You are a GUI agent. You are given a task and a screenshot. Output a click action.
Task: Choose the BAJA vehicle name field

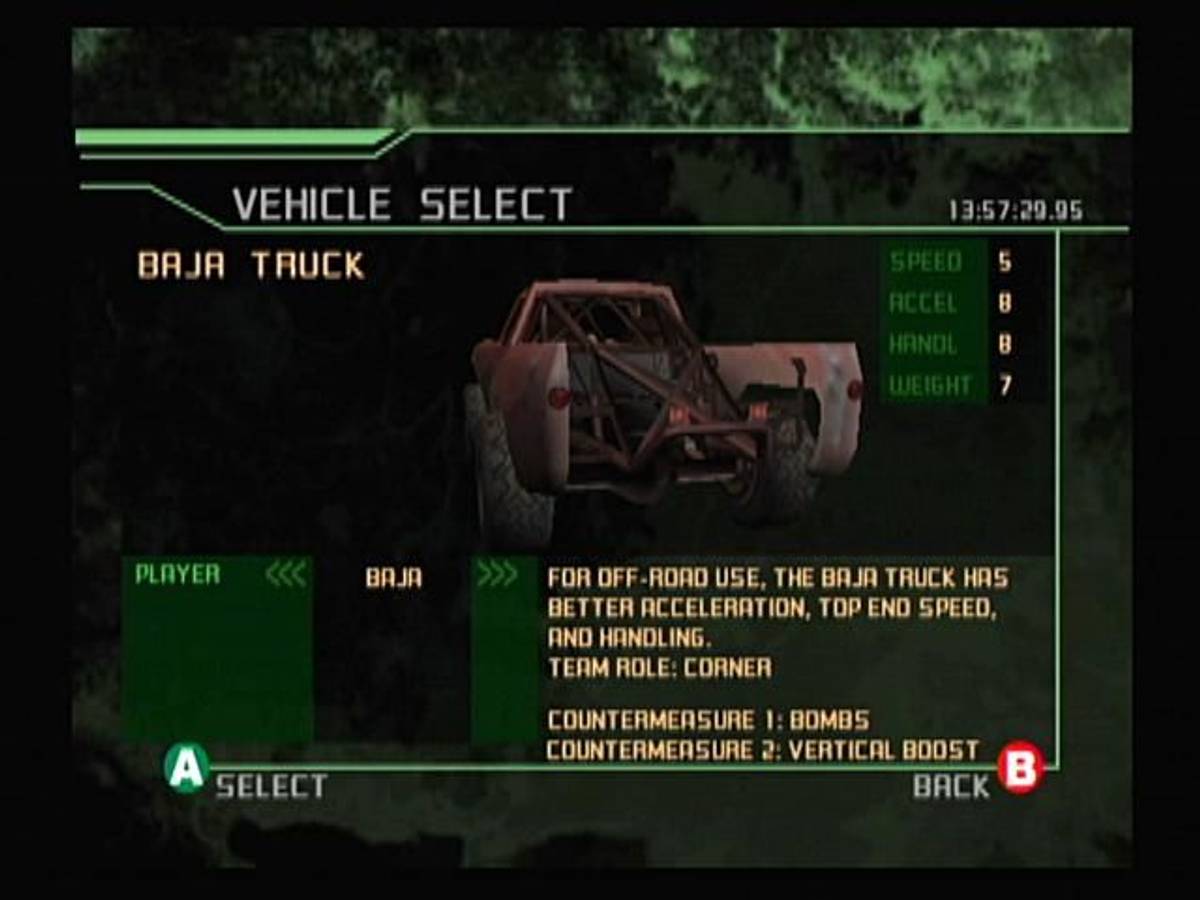(393, 578)
